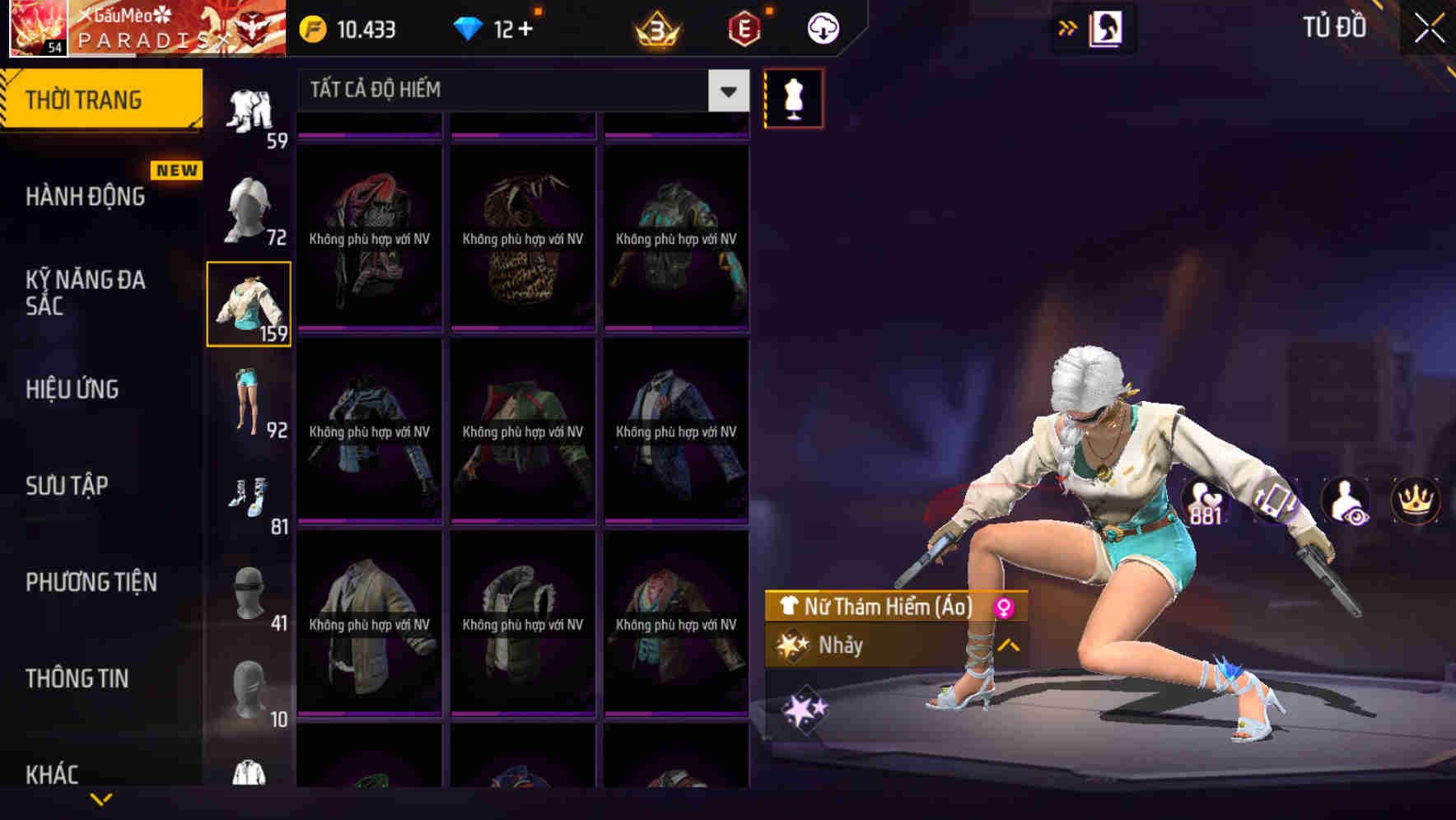Viewport: 1456px width, 820px height.
Task: Open the mannequin outfit preview icon
Action: (793, 97)
